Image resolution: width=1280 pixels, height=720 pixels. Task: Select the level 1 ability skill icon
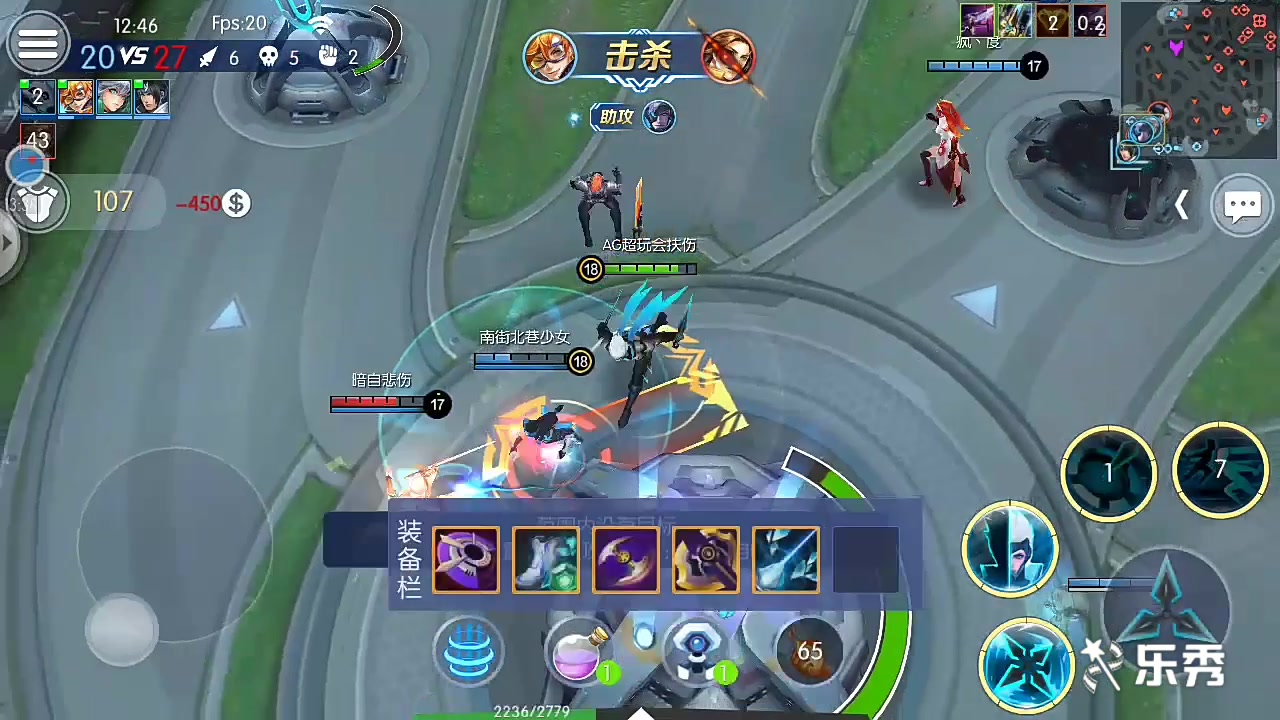point(1108,472)
